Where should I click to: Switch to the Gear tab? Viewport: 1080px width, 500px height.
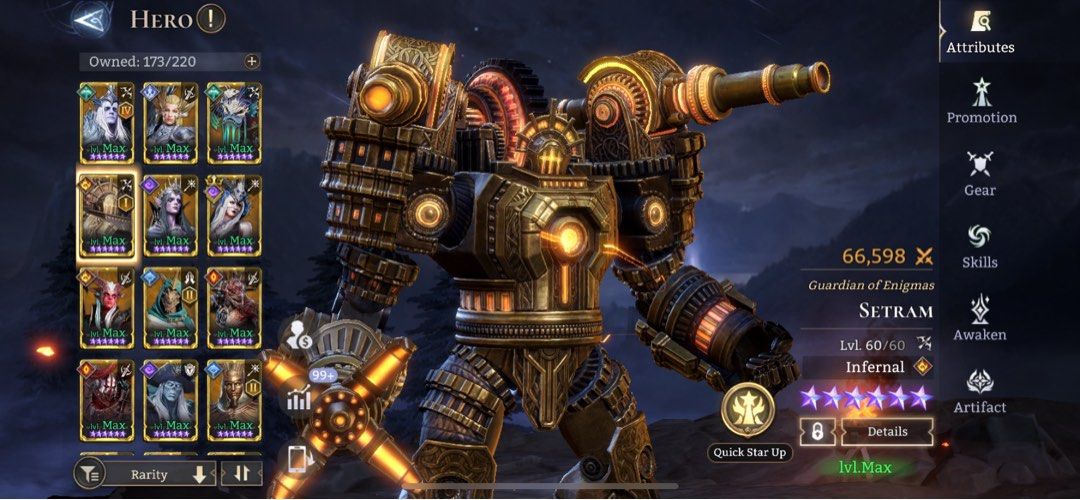980,173
